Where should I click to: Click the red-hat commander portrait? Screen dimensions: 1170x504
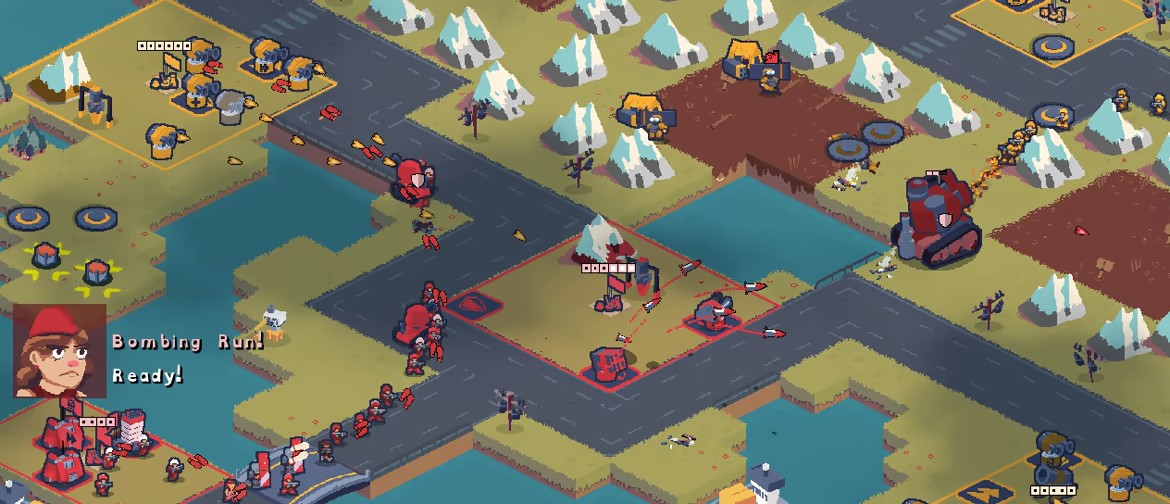(x=59, y=351)
